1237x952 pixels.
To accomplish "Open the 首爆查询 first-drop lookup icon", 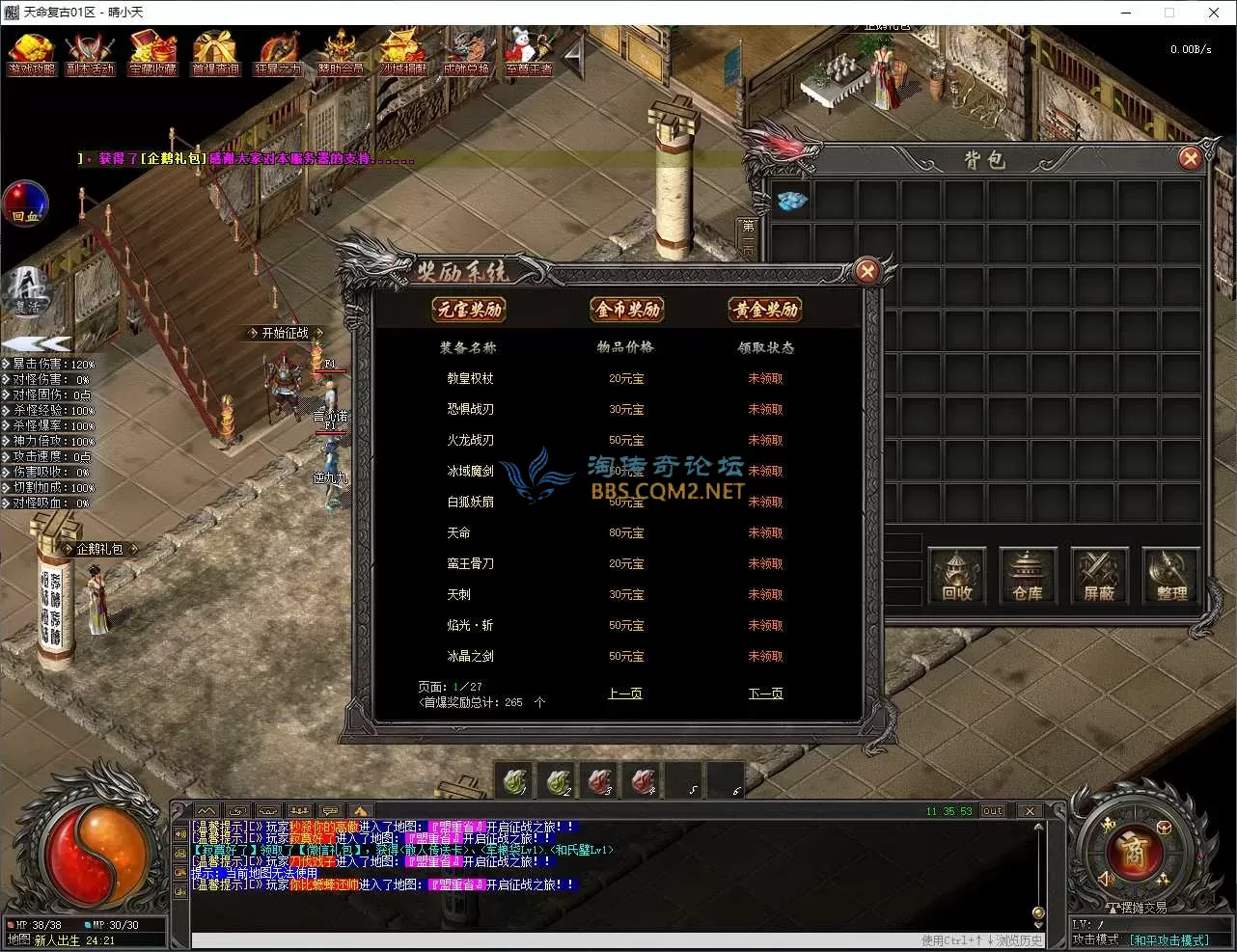I will [x=215, y=53].
